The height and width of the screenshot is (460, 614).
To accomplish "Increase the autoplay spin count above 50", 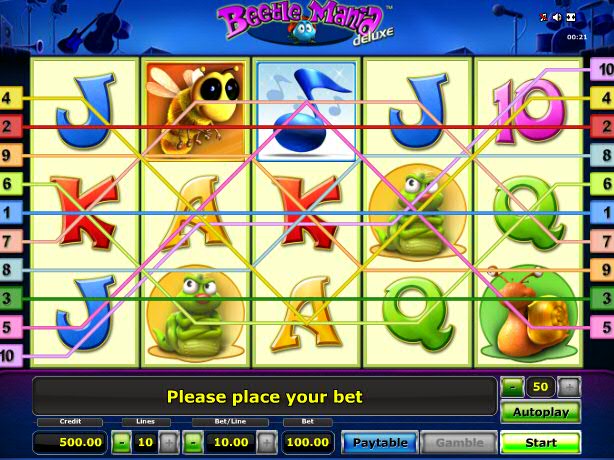I will point(568,386).
